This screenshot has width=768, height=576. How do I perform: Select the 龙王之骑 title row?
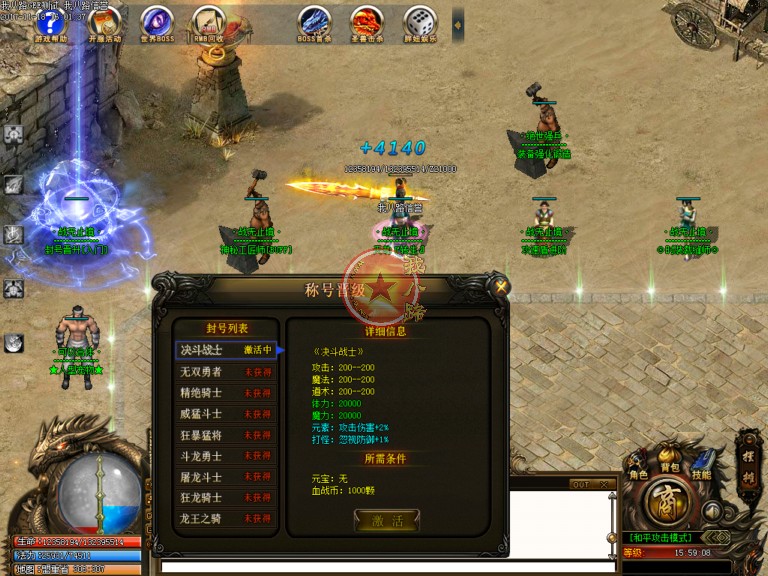coord(225,519)
